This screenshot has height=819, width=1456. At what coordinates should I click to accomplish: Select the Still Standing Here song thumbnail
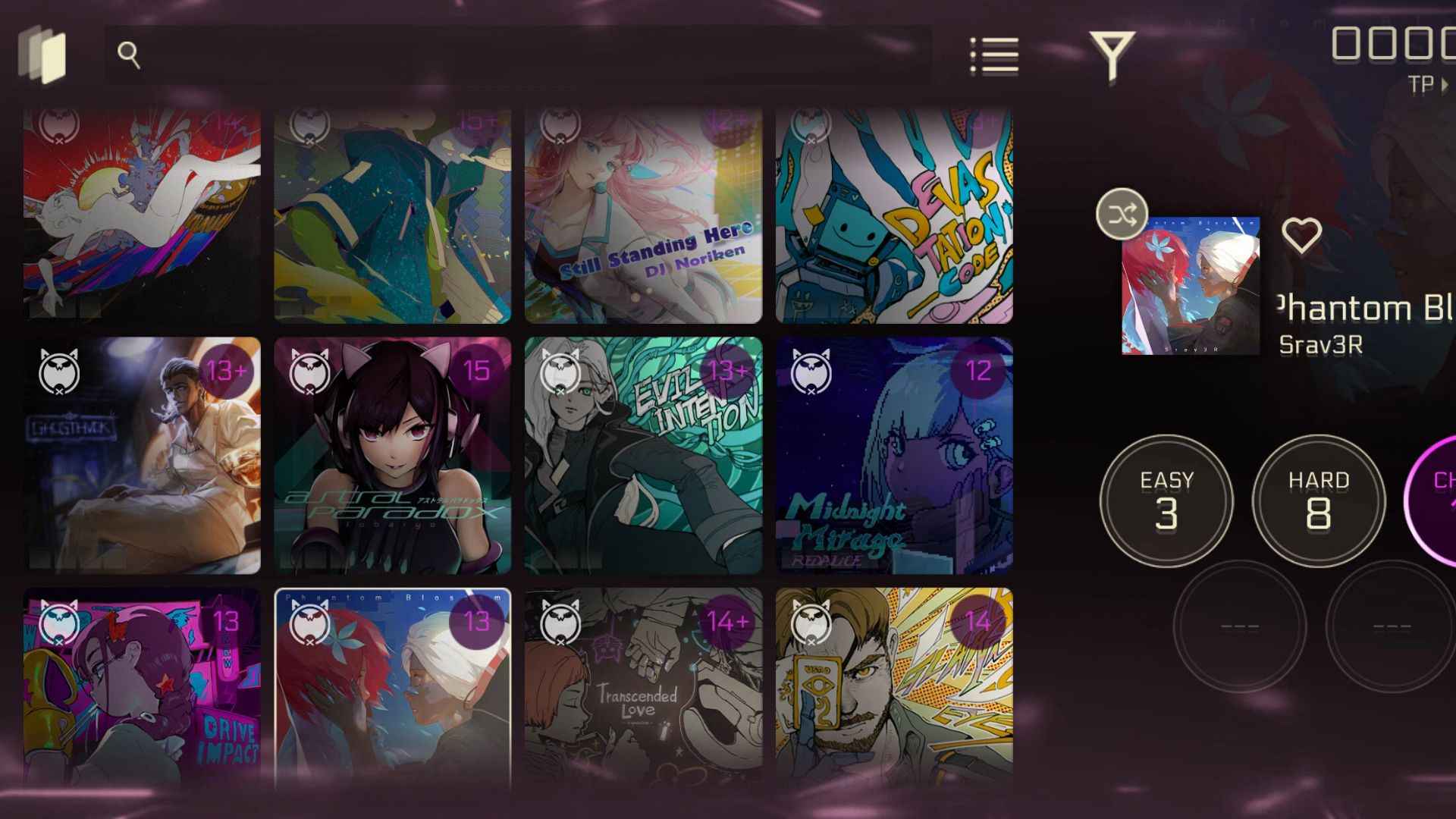[642, 215]
